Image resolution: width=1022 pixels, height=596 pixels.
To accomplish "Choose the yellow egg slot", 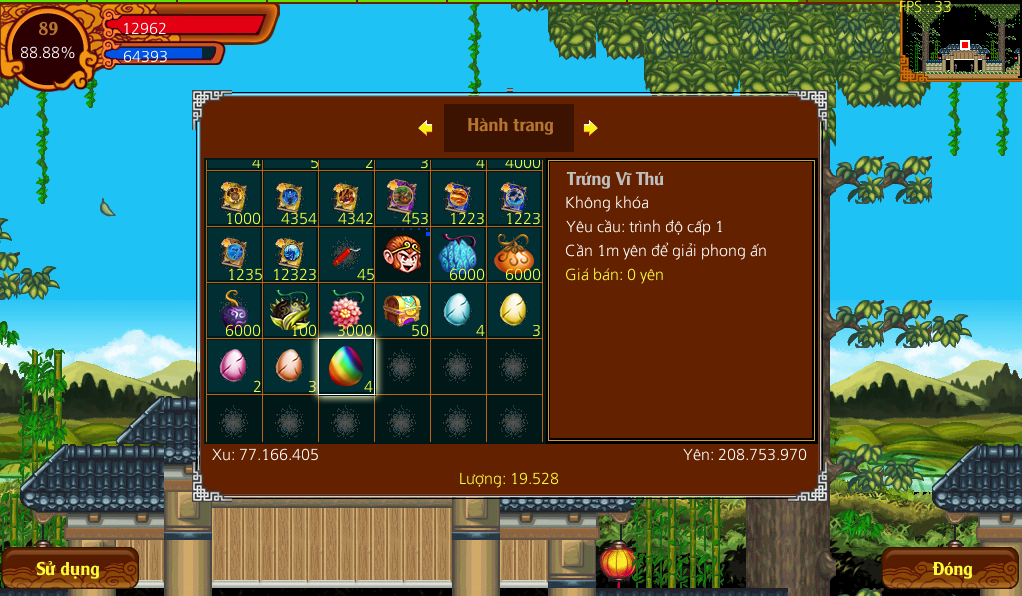I will coord(514,311).
